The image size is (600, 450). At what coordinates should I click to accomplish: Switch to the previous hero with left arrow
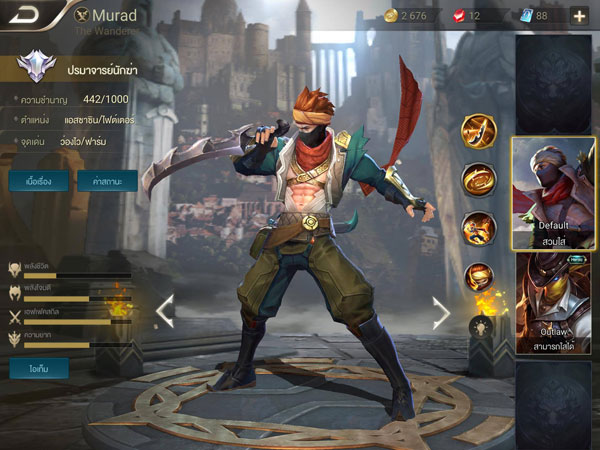164,312
